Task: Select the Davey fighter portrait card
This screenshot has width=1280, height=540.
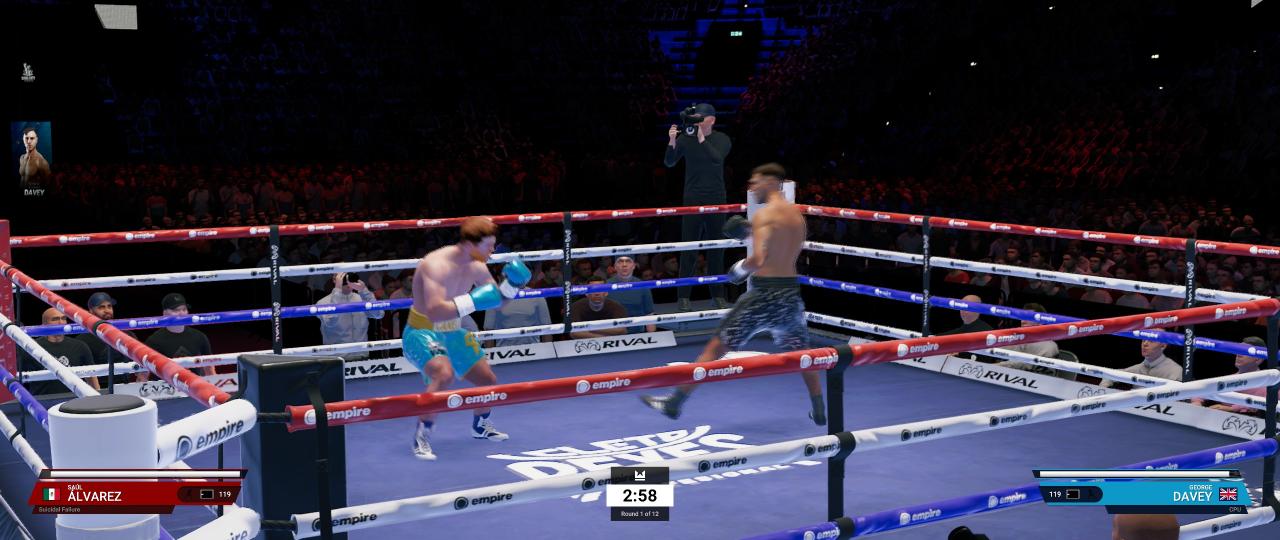Action: 31,159
